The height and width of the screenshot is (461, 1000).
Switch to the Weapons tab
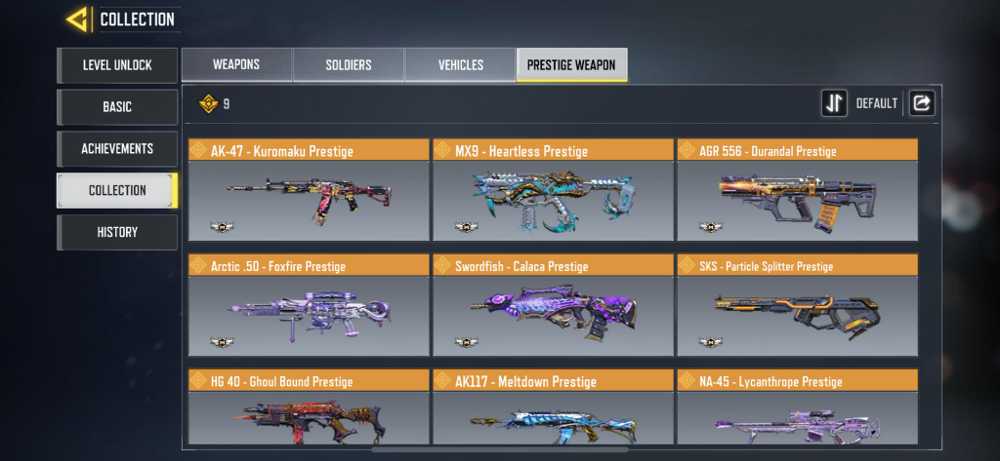click(x=236, y=65)
